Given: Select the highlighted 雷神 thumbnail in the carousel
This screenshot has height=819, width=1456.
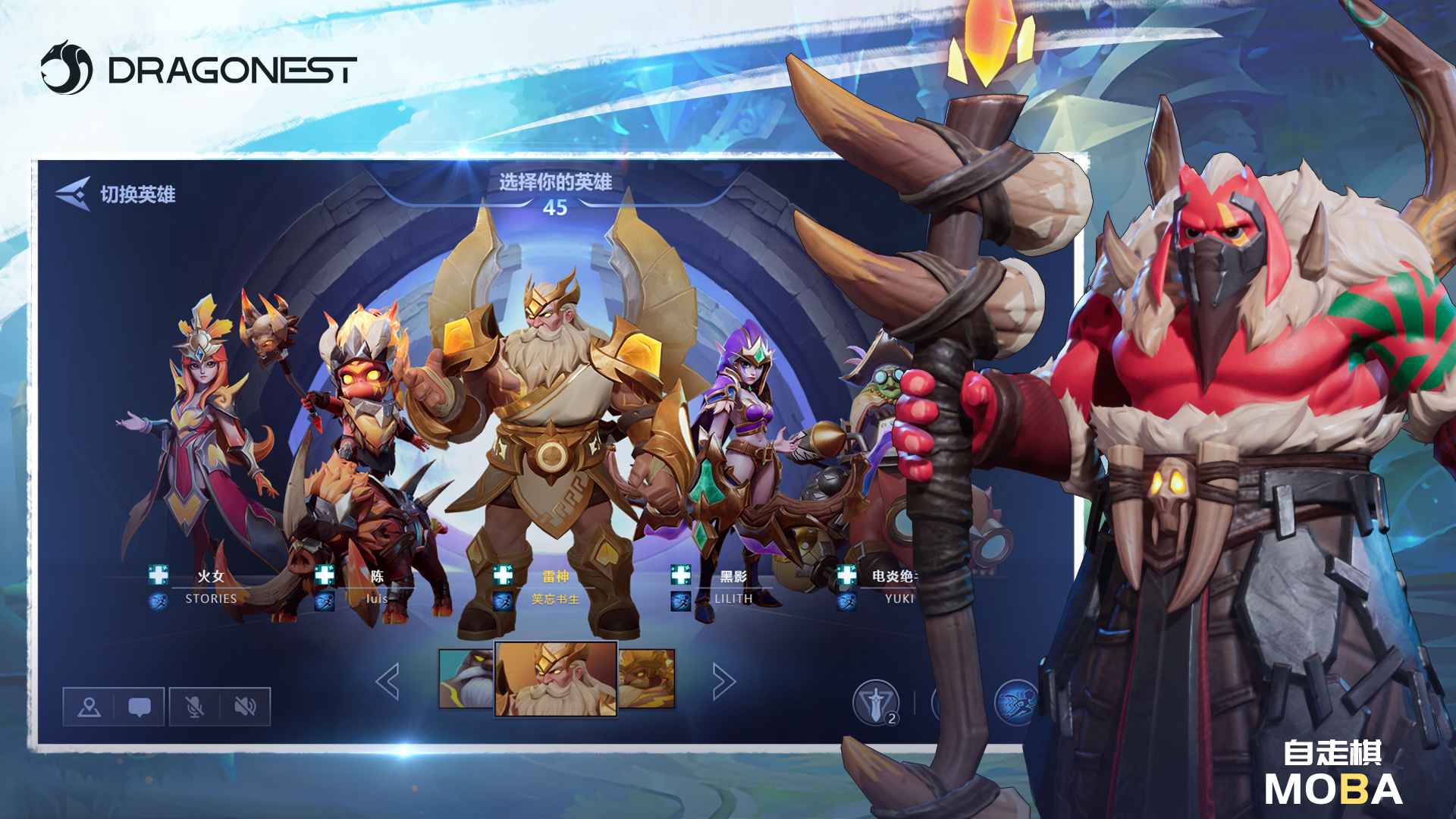Looking at the screenshot, I should (x=556, y=679).
